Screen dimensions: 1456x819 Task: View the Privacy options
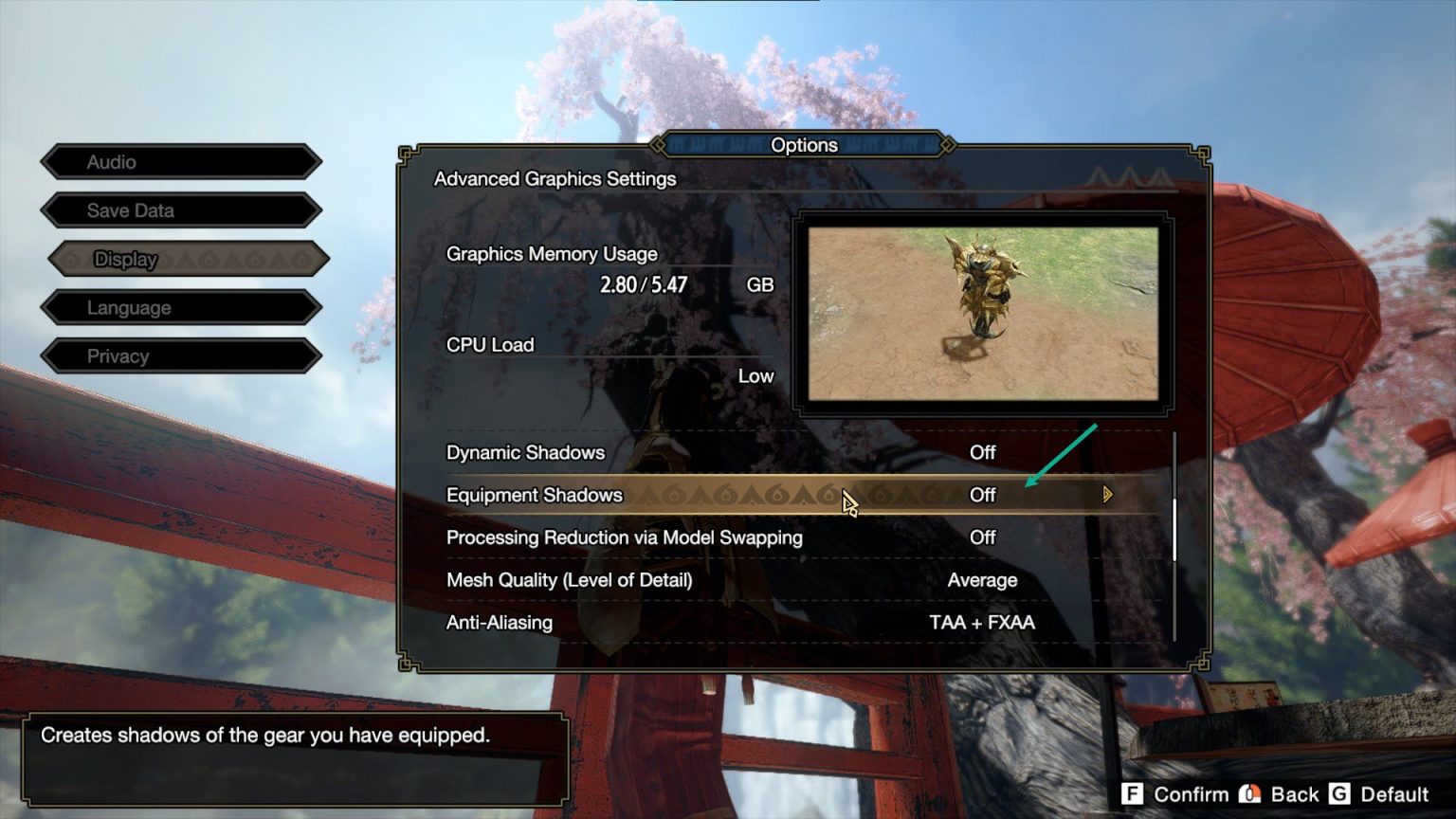180,355
